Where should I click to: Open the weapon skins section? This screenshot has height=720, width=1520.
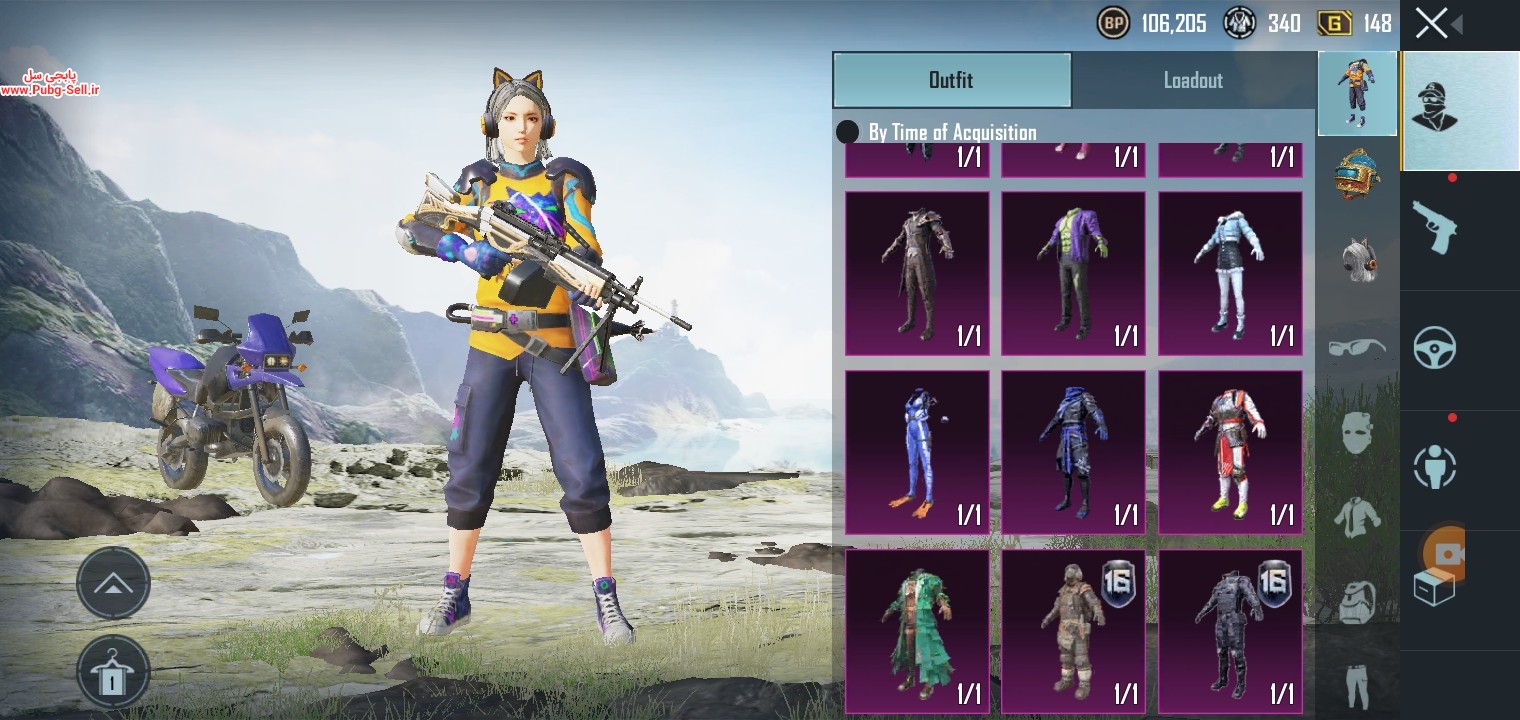1434,226
